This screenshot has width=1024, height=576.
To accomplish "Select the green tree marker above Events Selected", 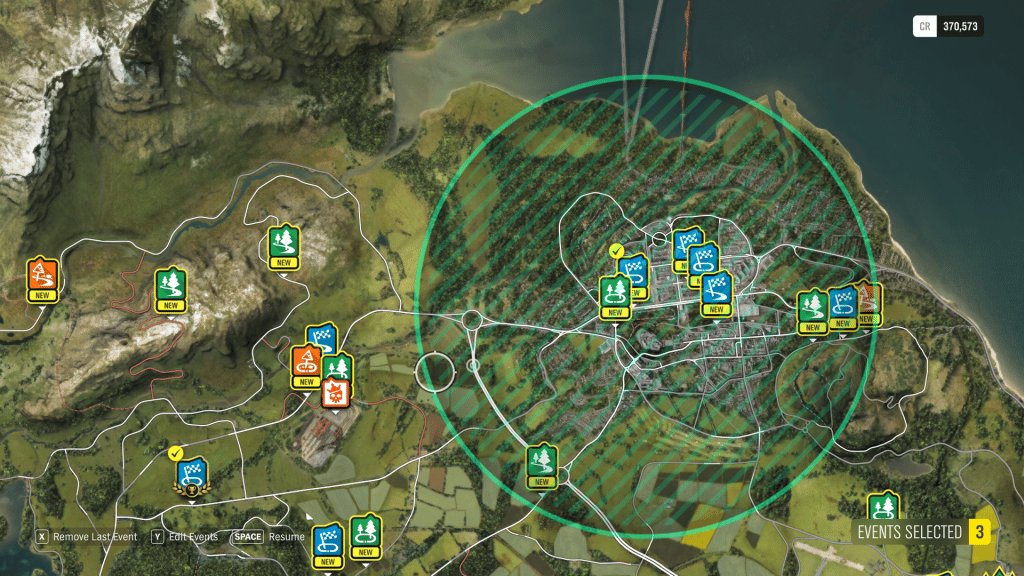I will pos(882,508).
